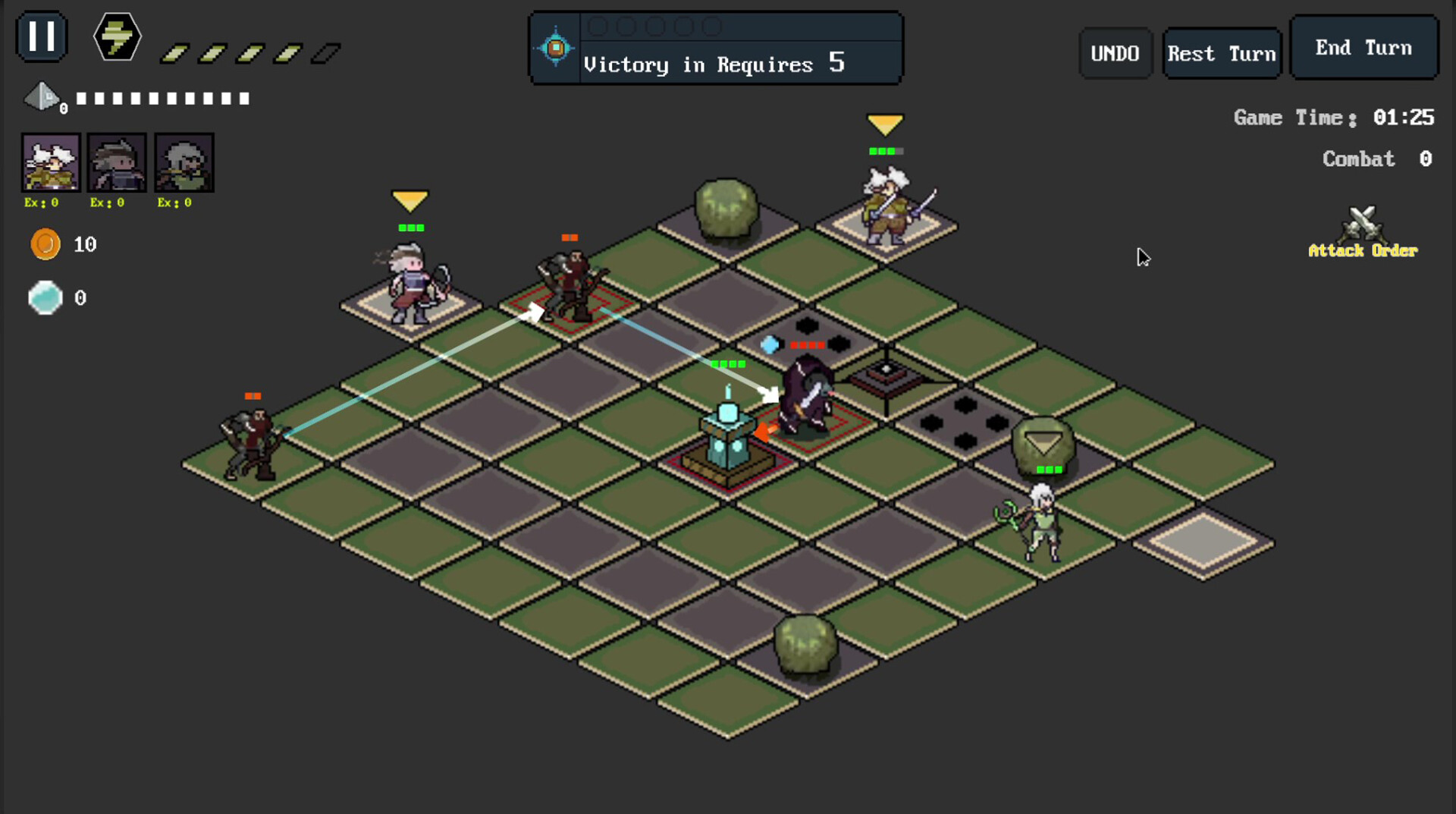The width and height of the screenshot is (1456, 814).
Task: Click the victory objective compass icon
Action: [554, 47]
